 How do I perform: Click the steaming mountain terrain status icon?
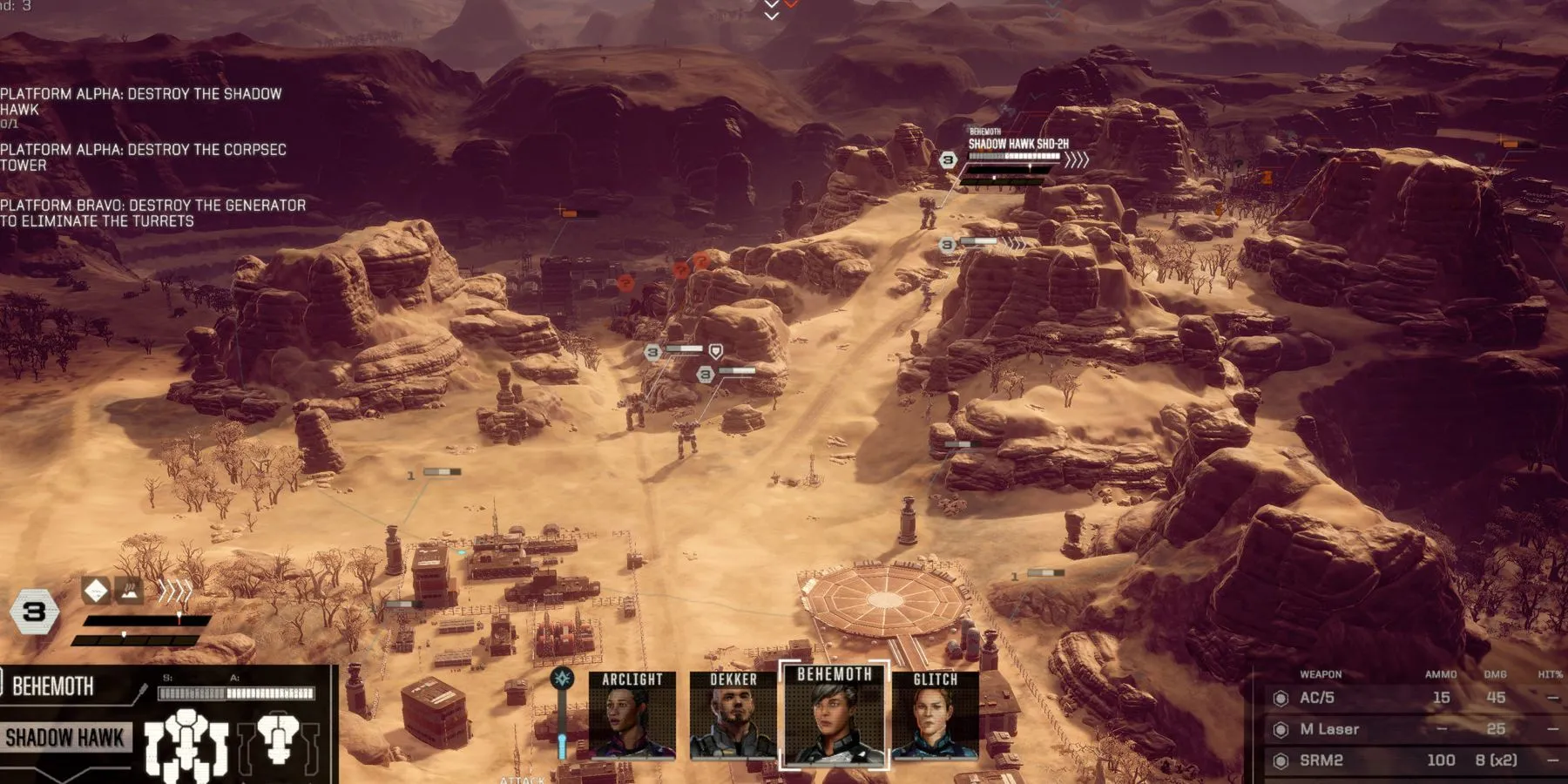pos(129,591)
